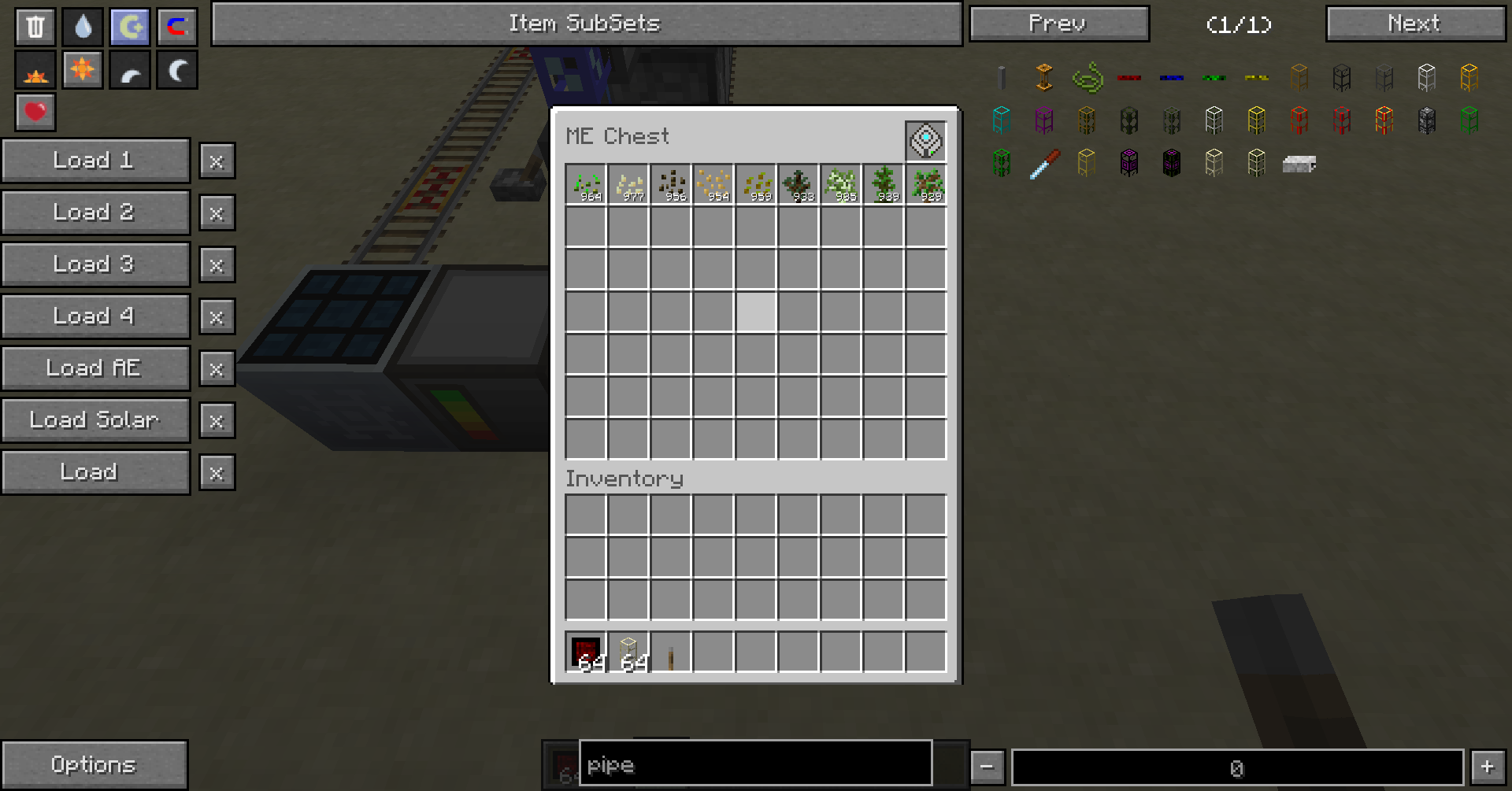Set time to noon with sun icon

(x=83, y=70)
